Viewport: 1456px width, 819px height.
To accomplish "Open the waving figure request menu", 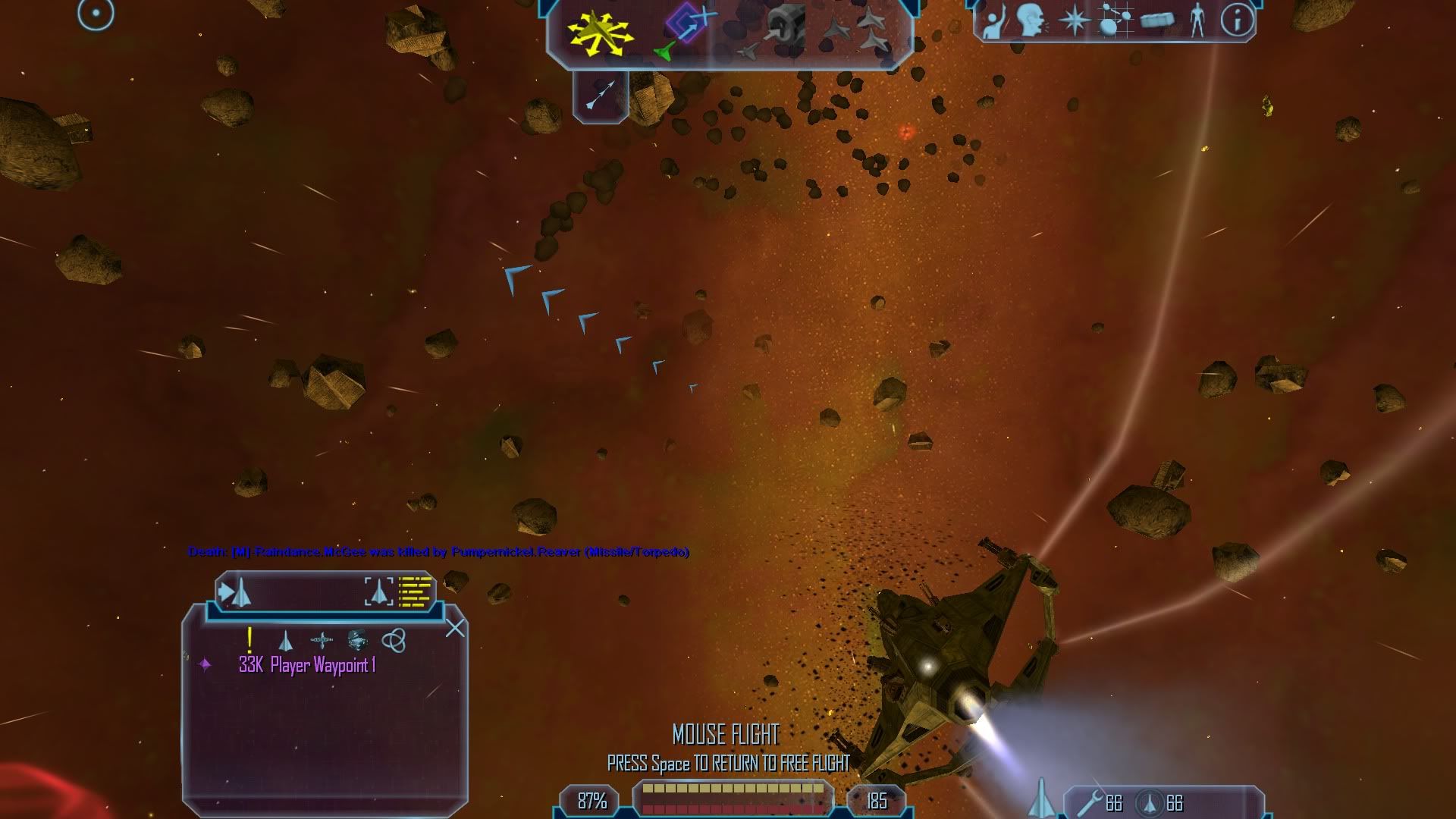I will tap(993, 20).
